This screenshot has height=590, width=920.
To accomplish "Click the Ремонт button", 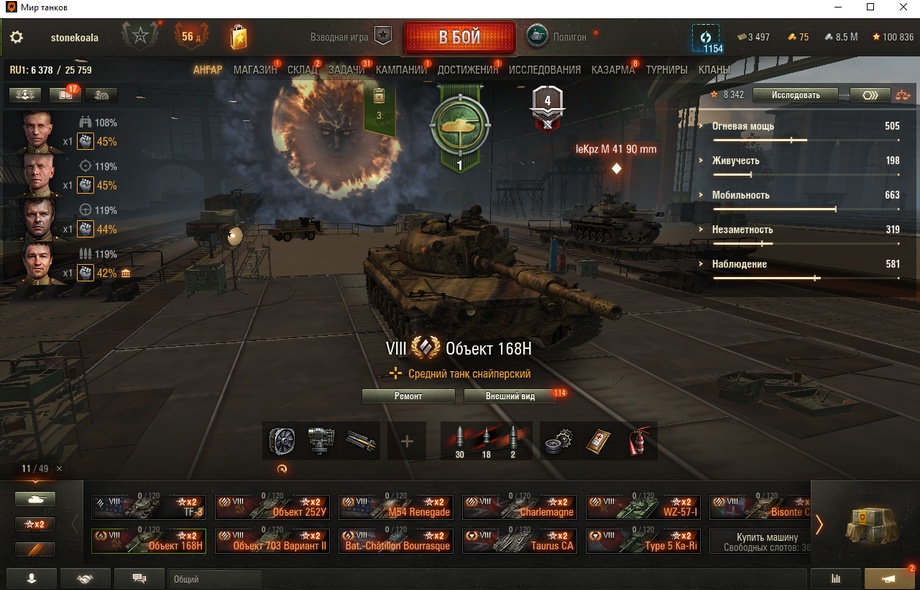I will [x=408, y=396].
